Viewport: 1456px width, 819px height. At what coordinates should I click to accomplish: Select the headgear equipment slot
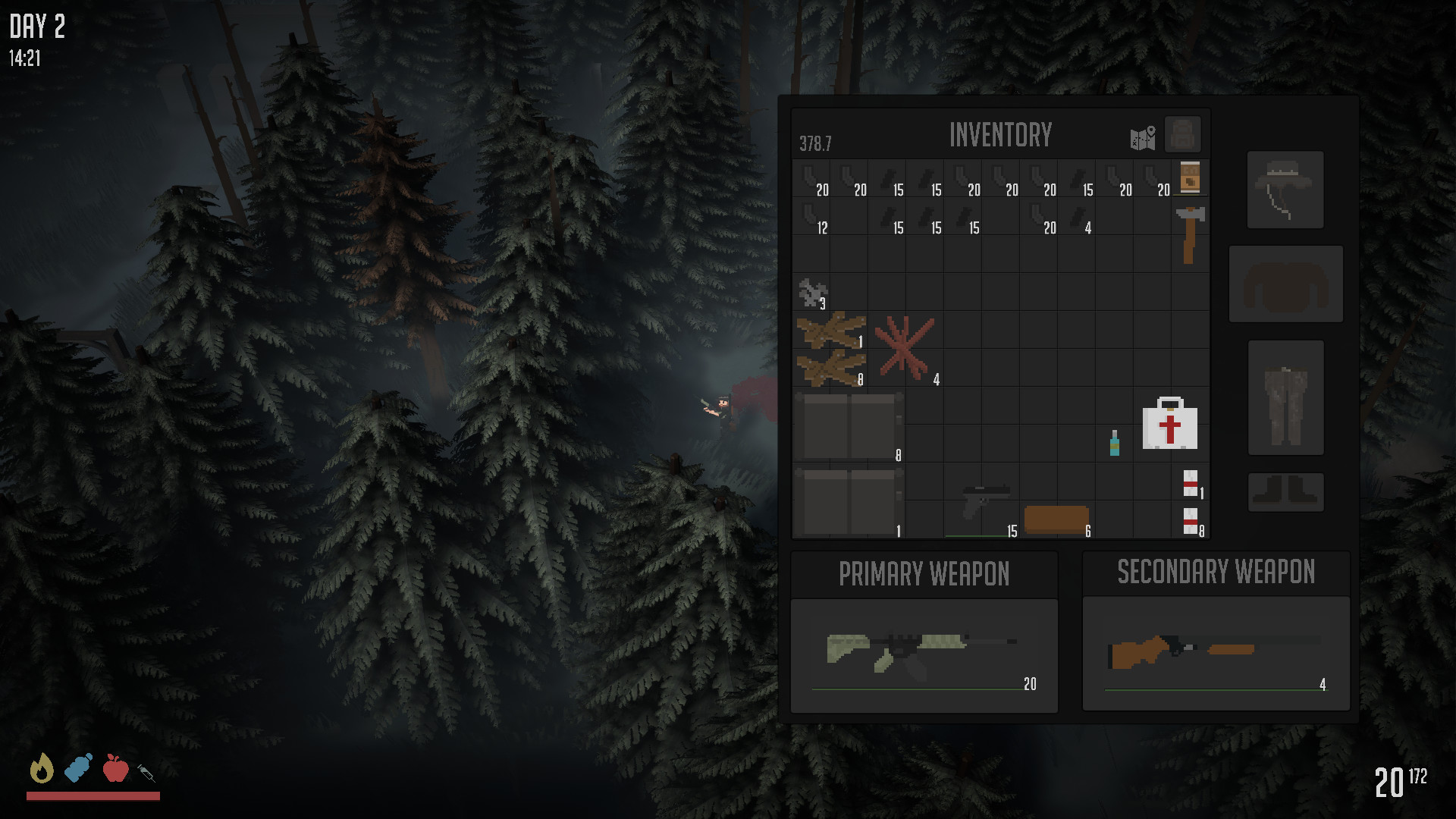tap(1285, 190)
